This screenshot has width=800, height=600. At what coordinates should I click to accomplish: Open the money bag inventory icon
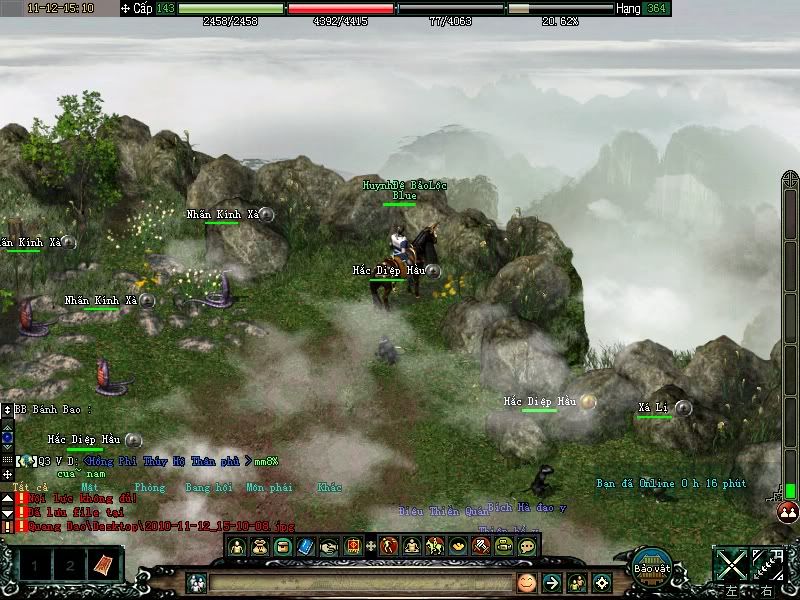[x=260, y=546]
